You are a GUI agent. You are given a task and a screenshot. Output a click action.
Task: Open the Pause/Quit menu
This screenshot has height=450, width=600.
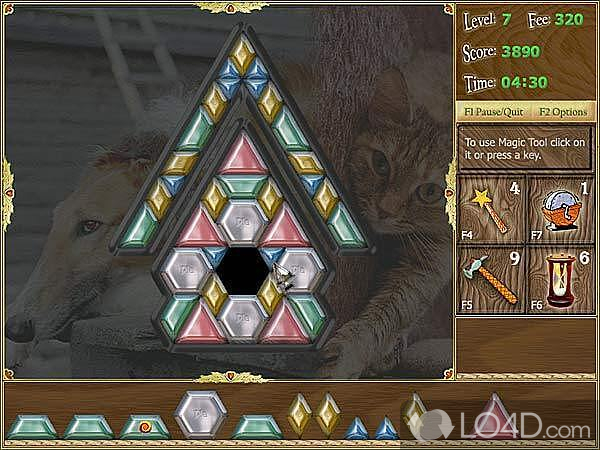(x=491, y=111)
